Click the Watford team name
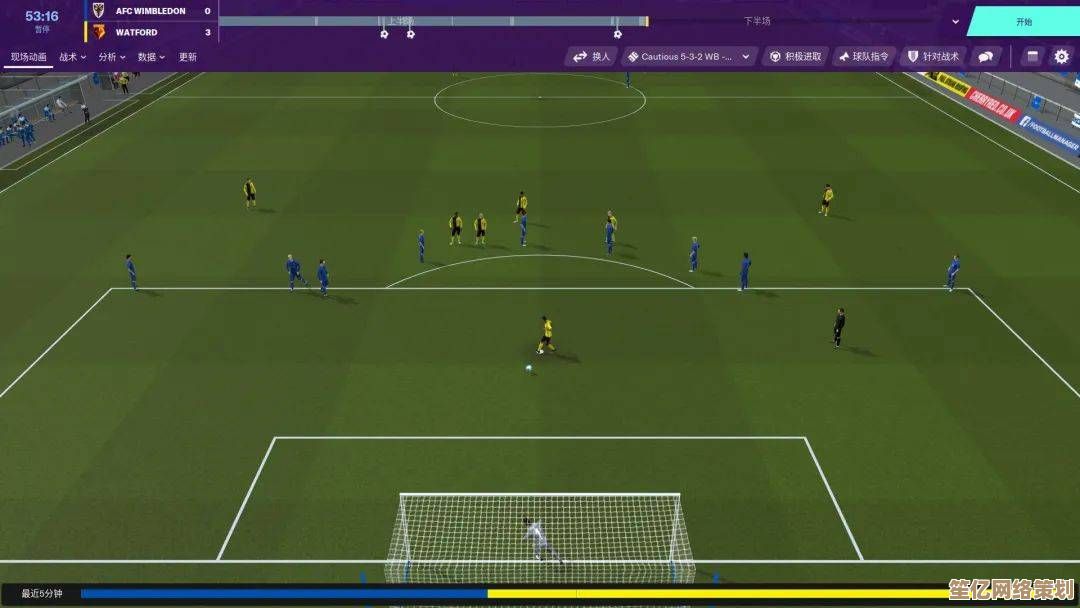The width and height of the screenshot is (1080, 608). click(136, 32)
